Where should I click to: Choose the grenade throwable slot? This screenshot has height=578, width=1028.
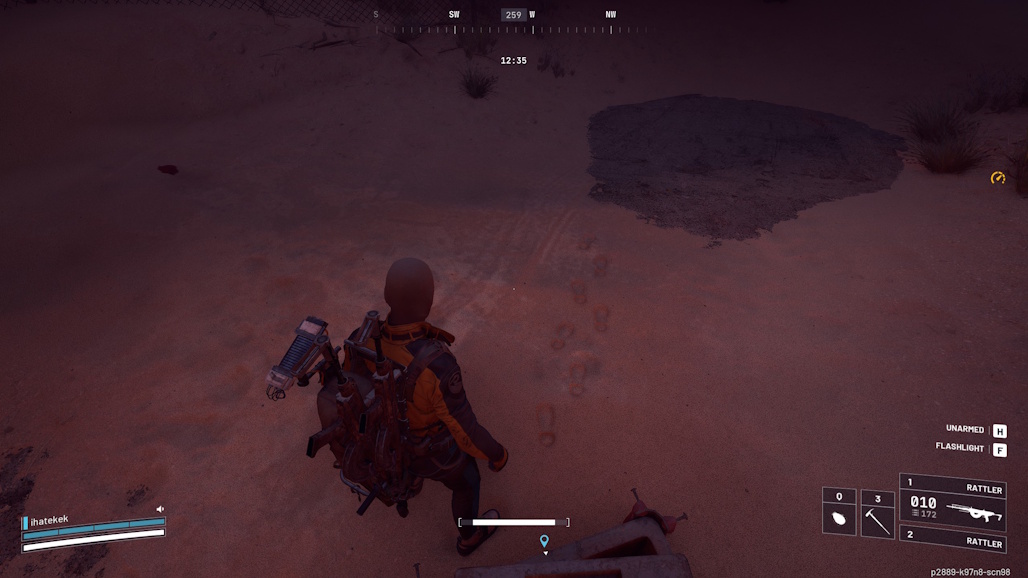click(839, 513)
